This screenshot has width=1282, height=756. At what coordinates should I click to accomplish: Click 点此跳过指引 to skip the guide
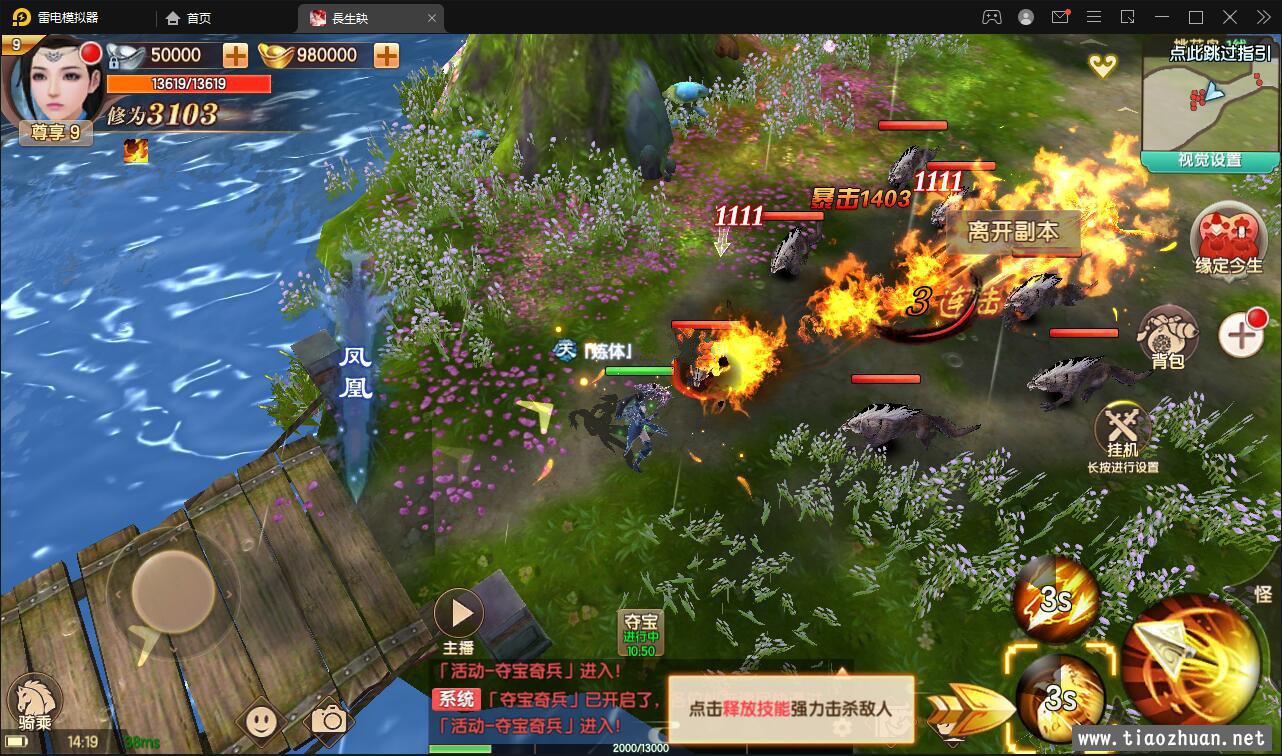pos(1220,53)
